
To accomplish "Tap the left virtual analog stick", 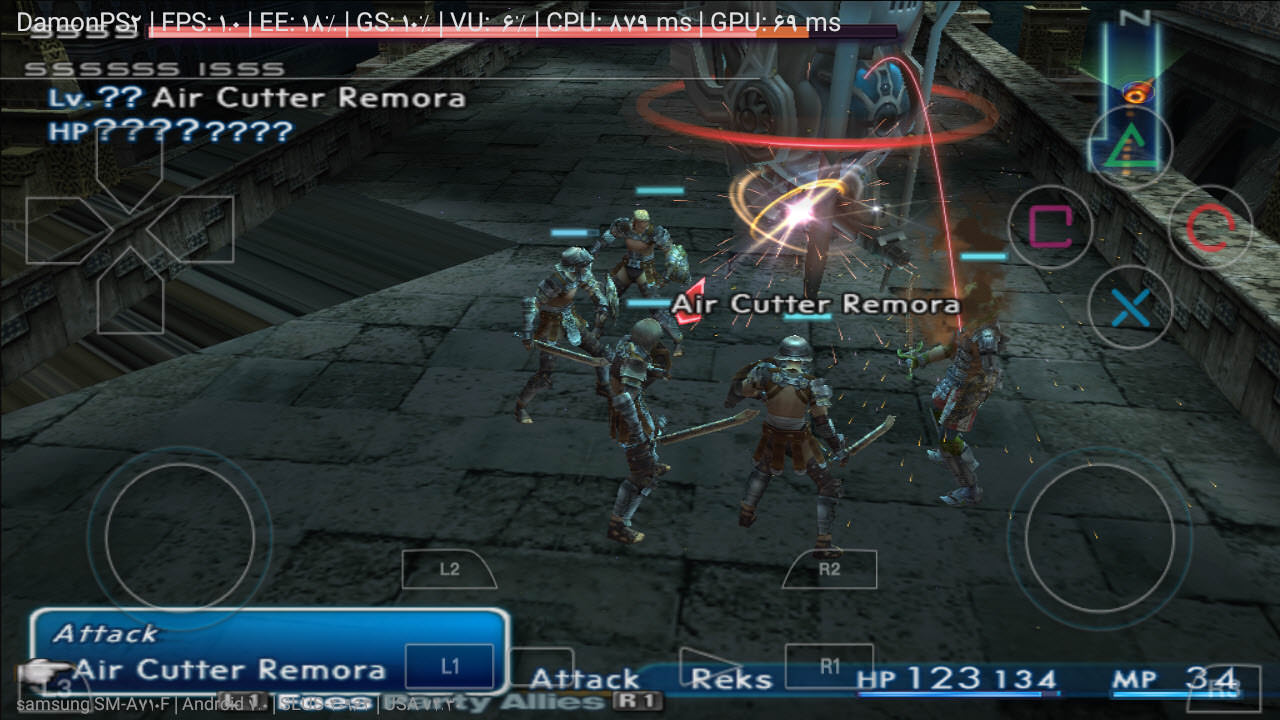I will [x=180, y=537].
